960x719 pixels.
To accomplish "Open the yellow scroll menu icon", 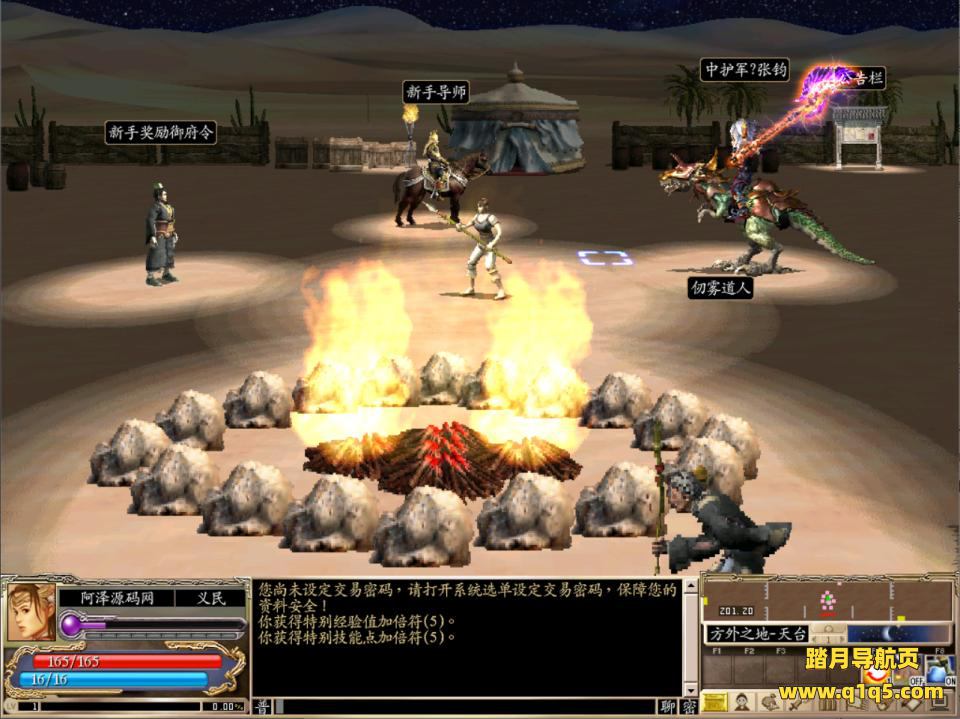I will [714, 703].
